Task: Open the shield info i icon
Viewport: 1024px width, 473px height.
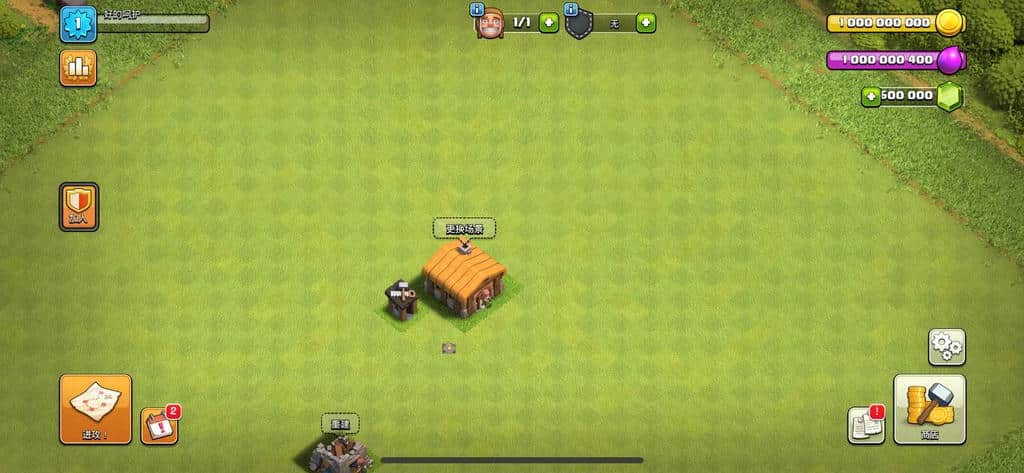Action: (572, 9)
